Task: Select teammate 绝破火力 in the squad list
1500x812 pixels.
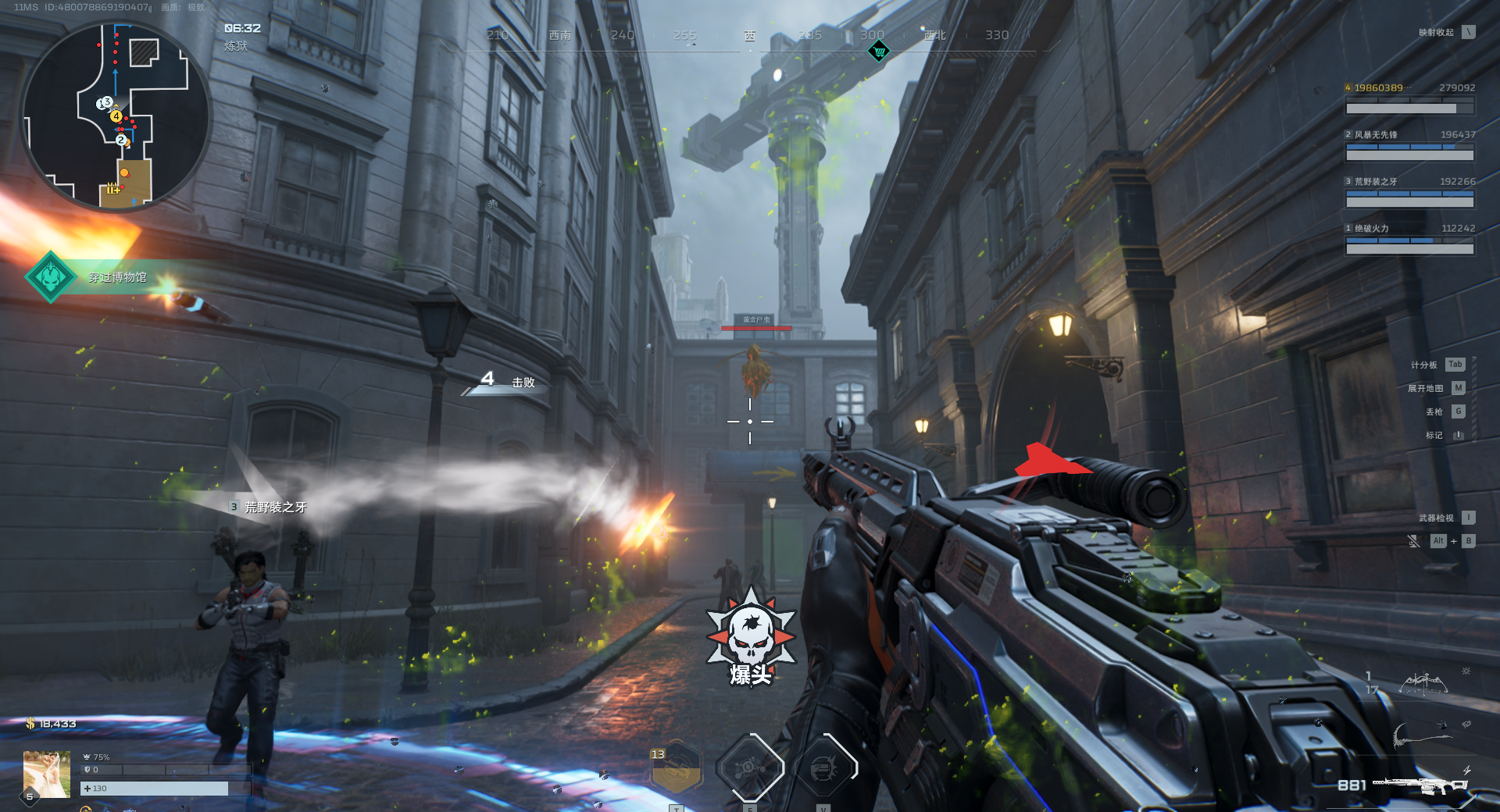Action: [1409, 239]
